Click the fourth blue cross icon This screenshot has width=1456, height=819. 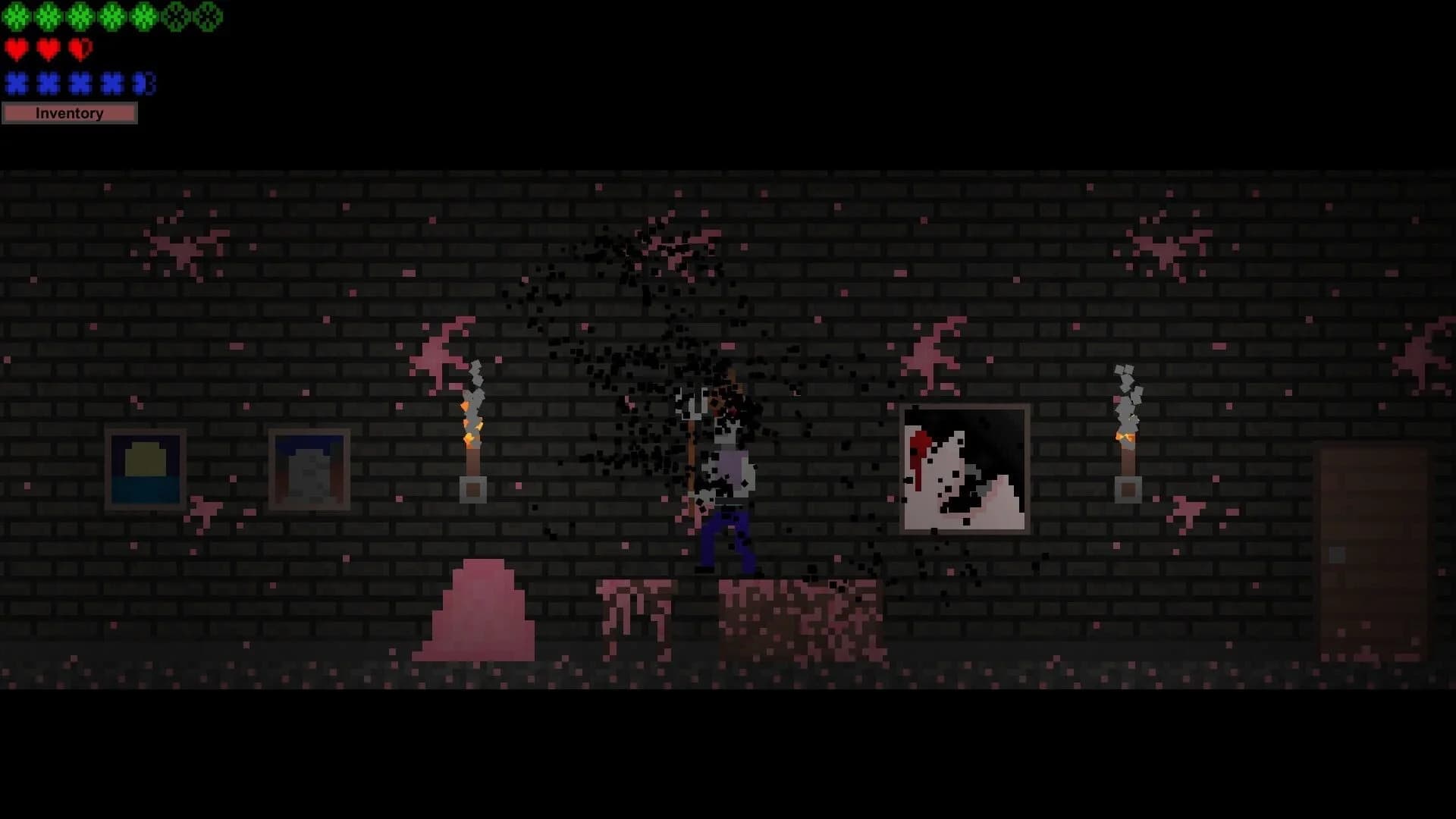(112, 83)
